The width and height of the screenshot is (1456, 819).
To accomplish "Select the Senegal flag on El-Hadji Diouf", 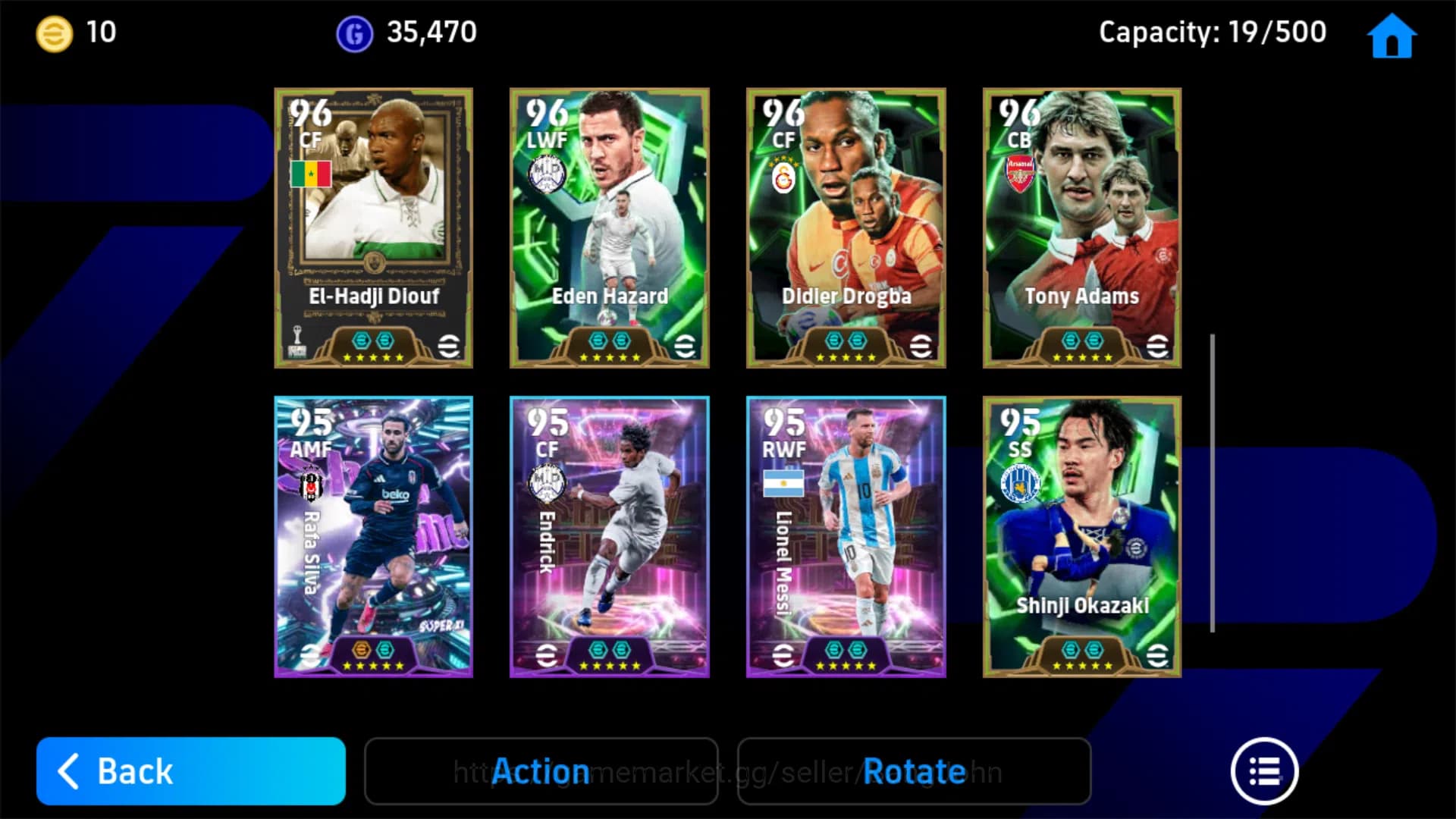I will pos(311,175).
